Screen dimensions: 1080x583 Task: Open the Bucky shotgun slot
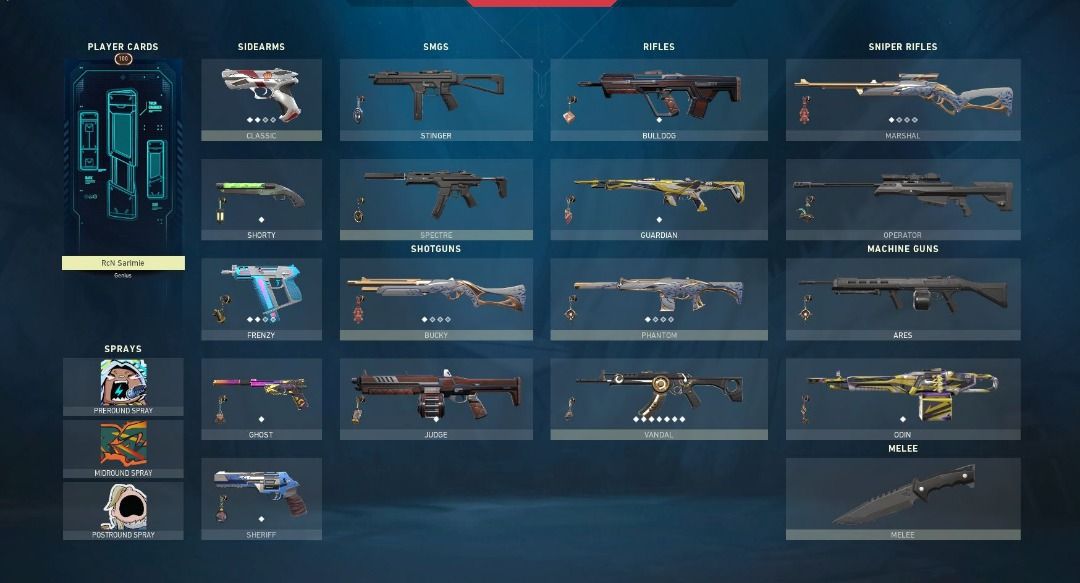coord(436,298)
